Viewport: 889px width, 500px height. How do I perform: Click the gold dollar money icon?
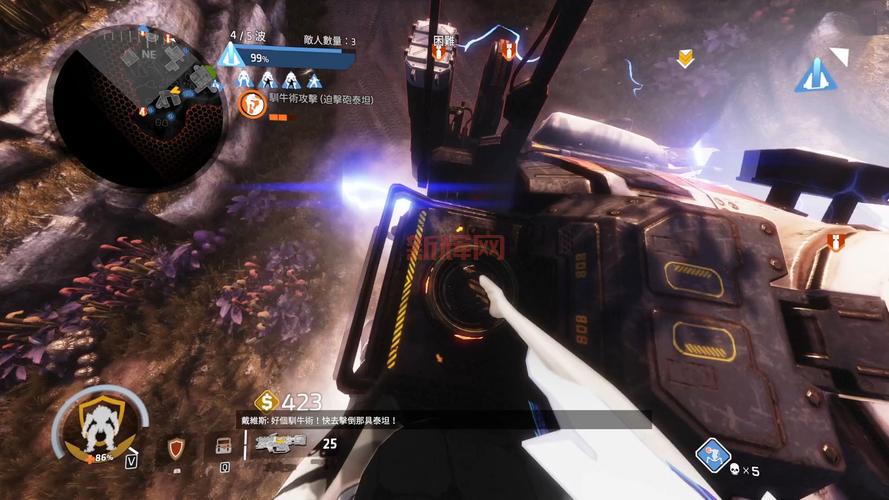265,402
